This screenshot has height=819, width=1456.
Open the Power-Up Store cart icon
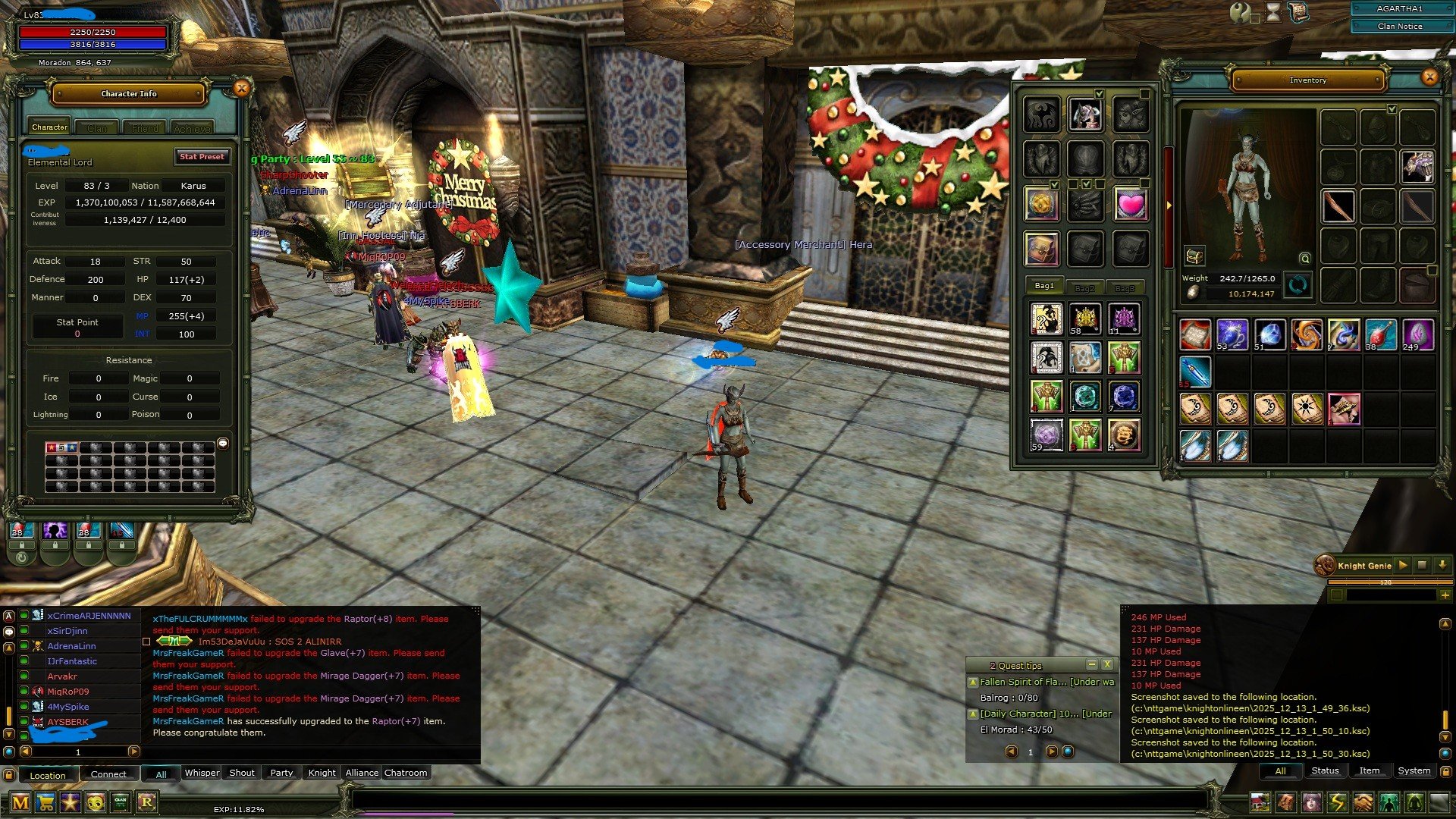tap(45, 801)
